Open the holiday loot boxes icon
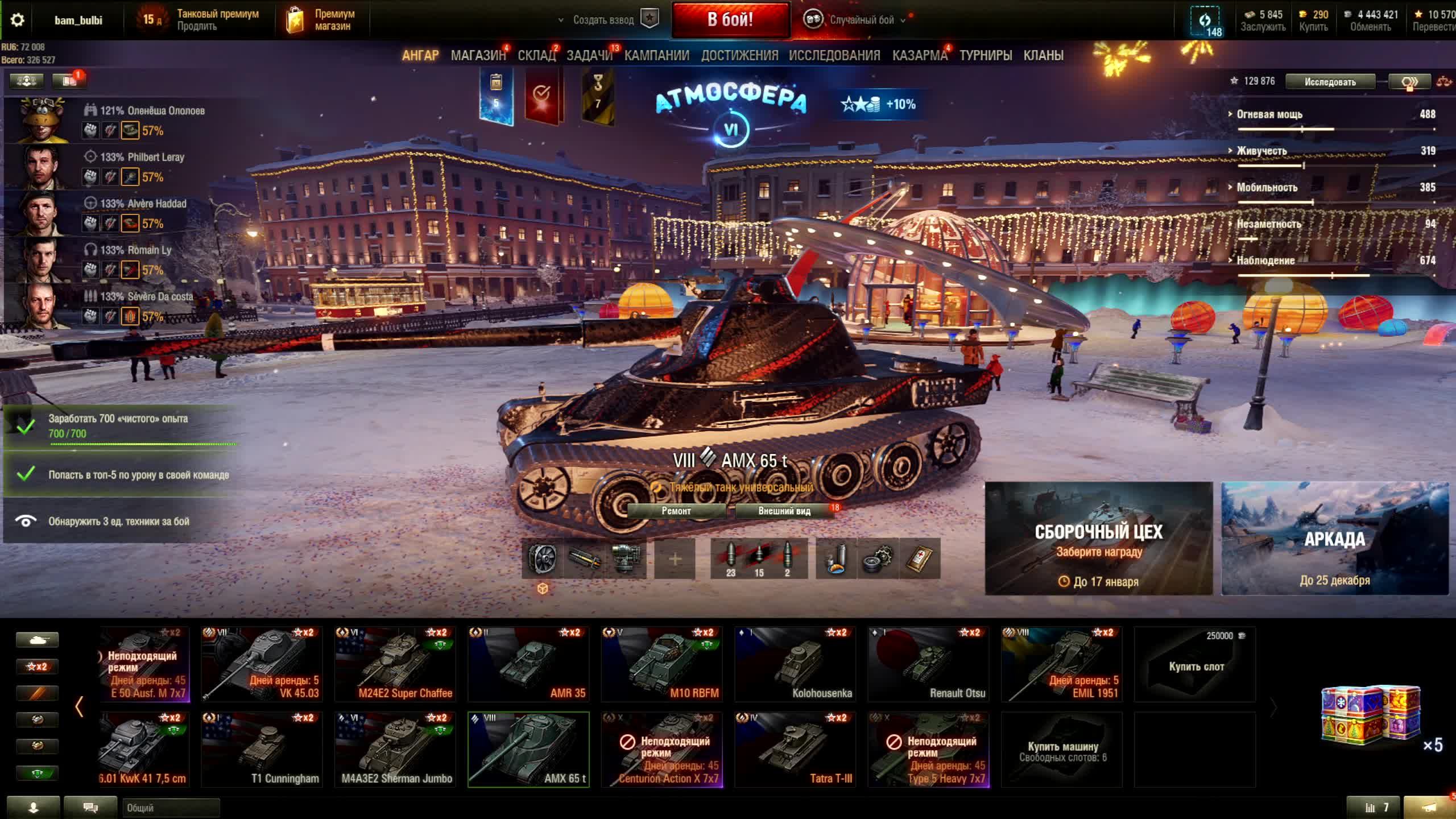Viewport: 1456px width, 819px height. [1371, 715]
